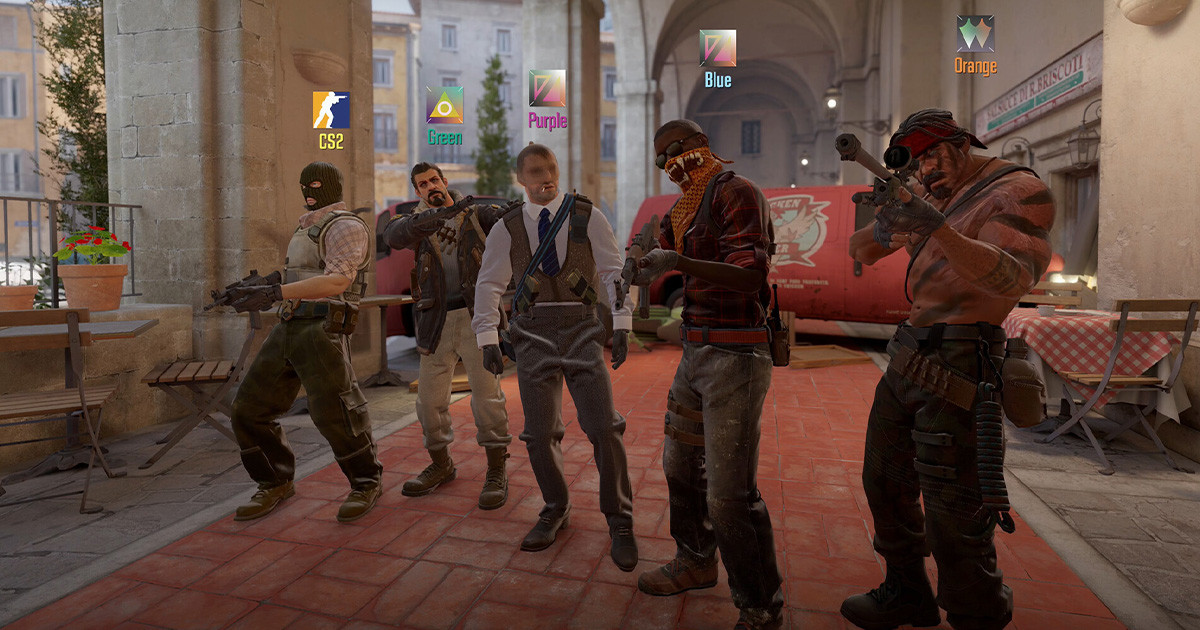Choose the Blue player's avatar
The image size is (1200, 630).
(x=717, y=48)
